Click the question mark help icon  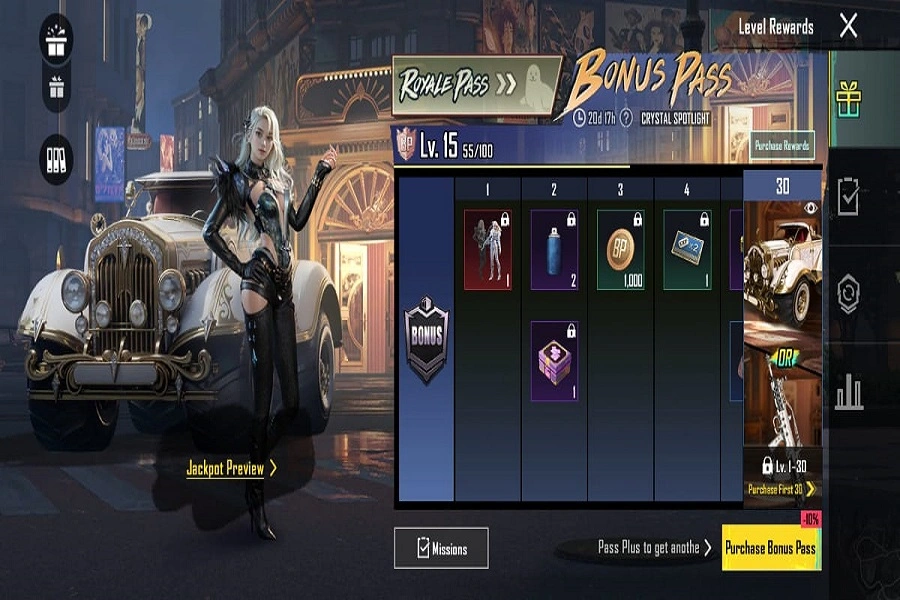(626, 118)
